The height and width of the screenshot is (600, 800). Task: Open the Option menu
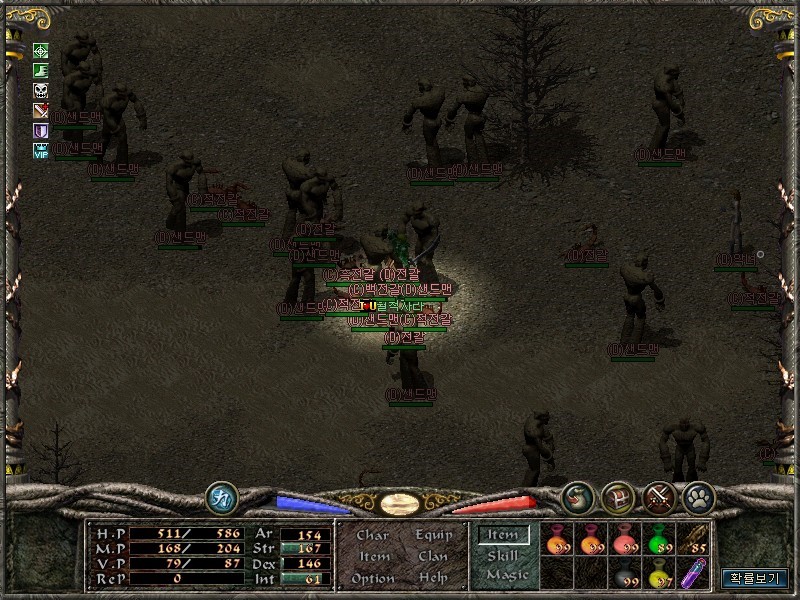(372, 579)
